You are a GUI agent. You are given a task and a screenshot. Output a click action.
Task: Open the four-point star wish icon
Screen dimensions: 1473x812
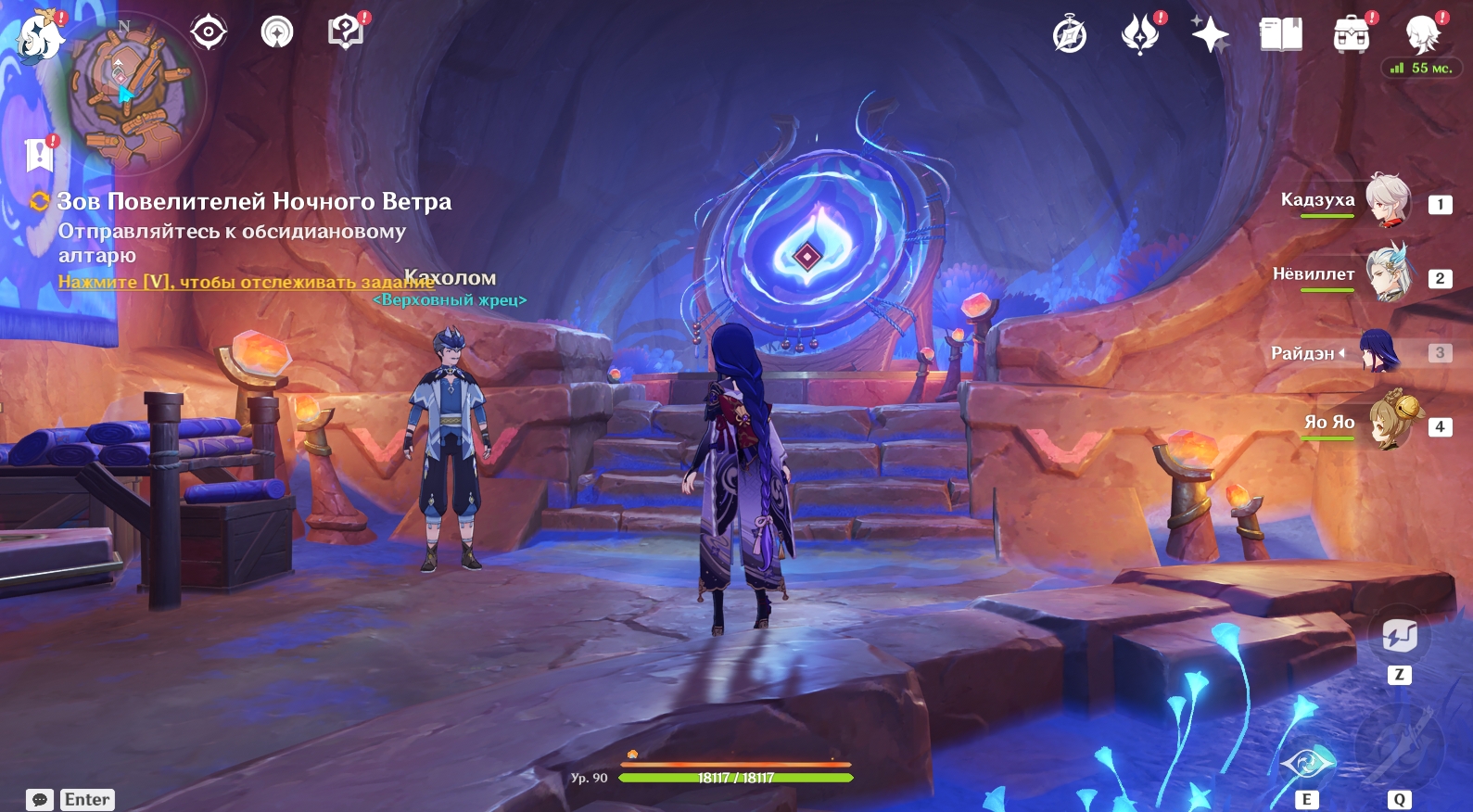[1210, 36]
